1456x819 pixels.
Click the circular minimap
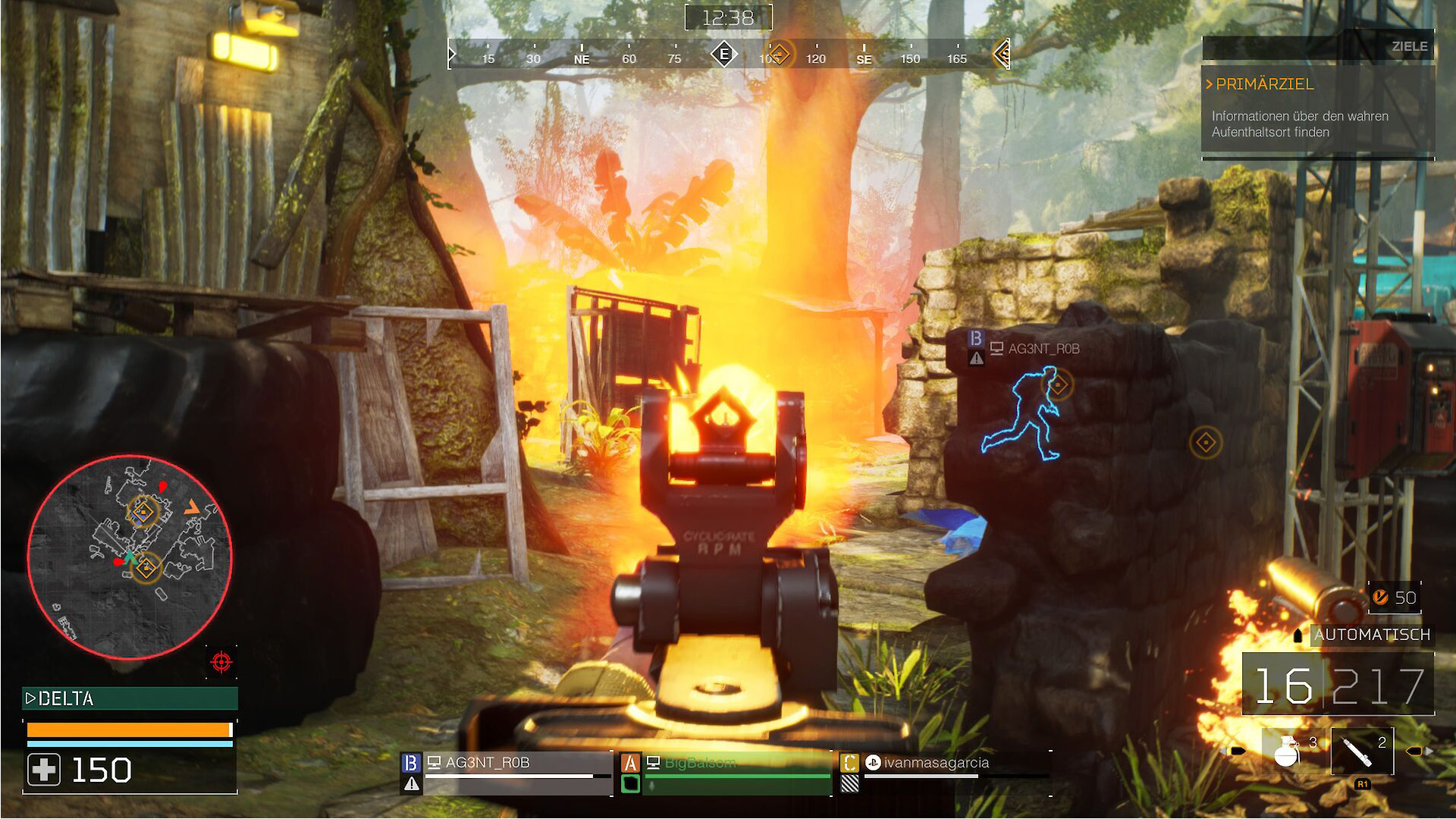click(130, 557)
